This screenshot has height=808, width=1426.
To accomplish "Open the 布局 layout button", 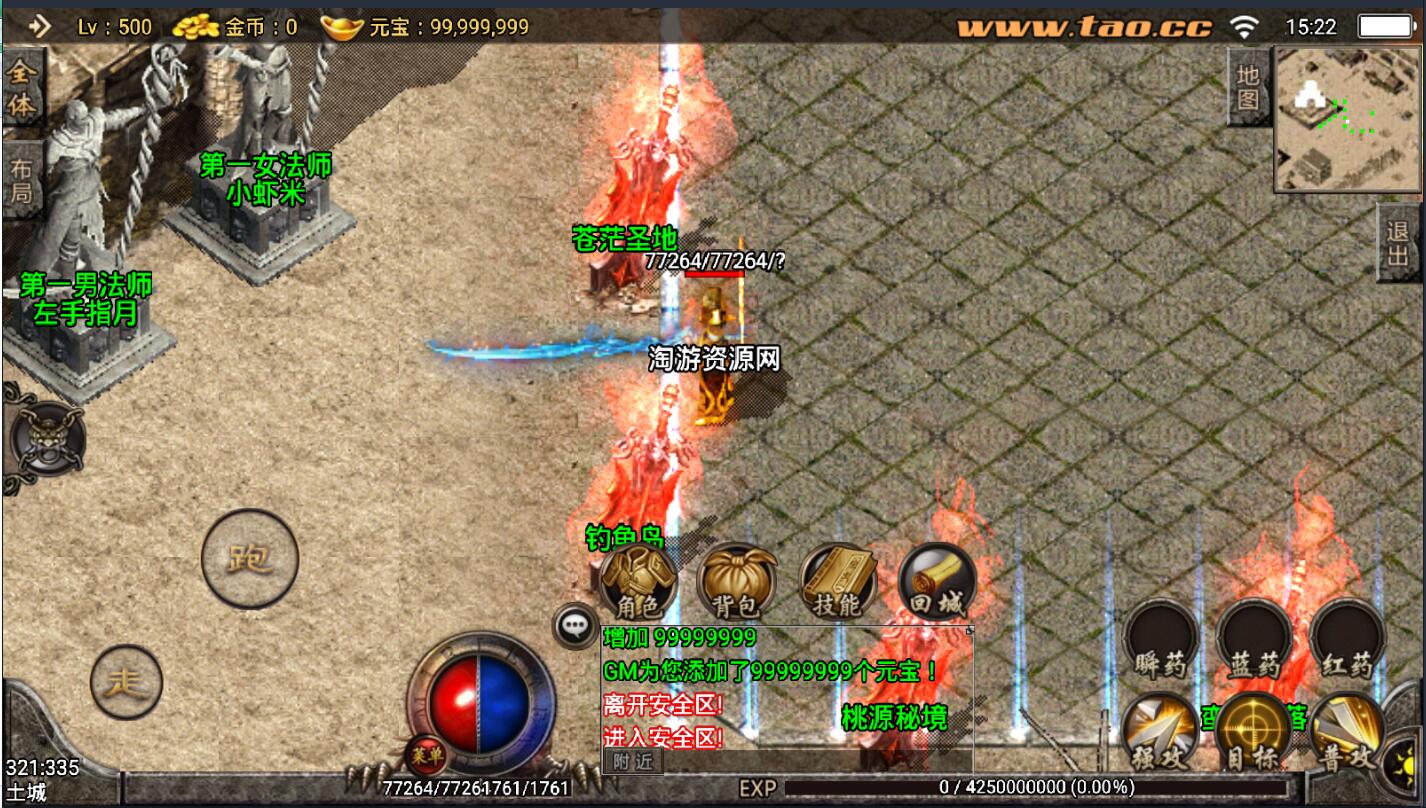I will tap(21, 181).
